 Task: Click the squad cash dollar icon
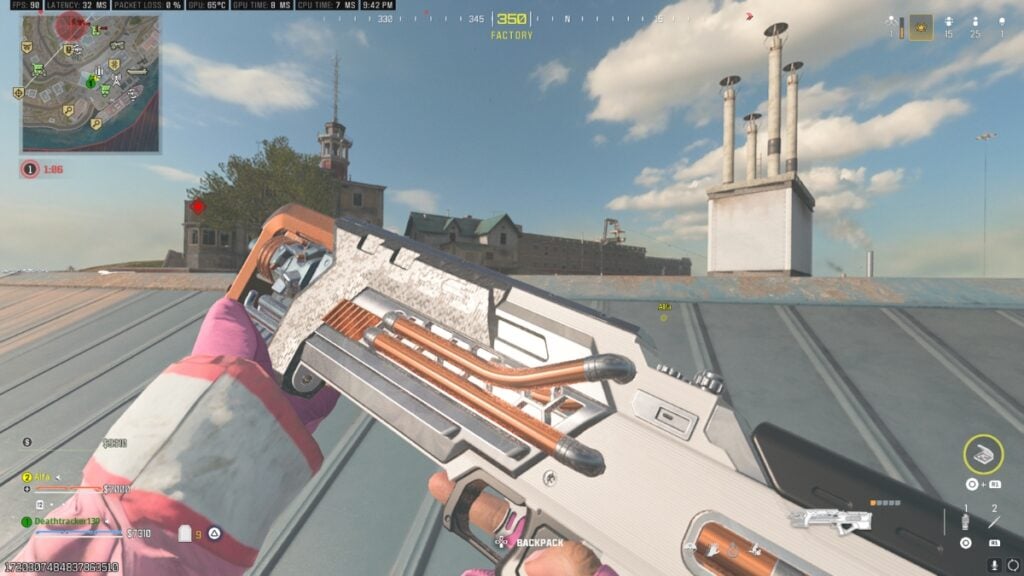[27, 442]
